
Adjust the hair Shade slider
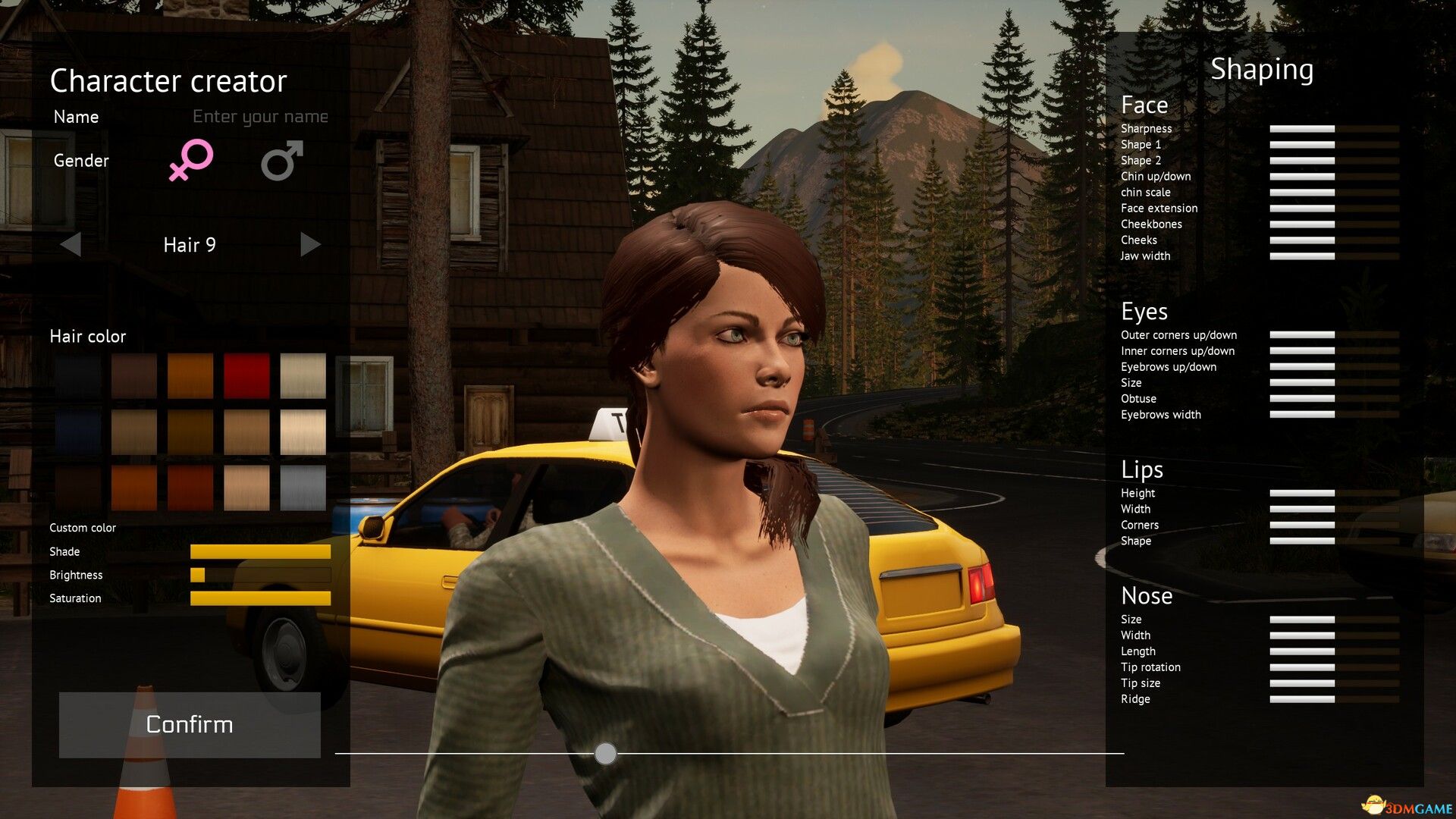click(x=260, y=551)
